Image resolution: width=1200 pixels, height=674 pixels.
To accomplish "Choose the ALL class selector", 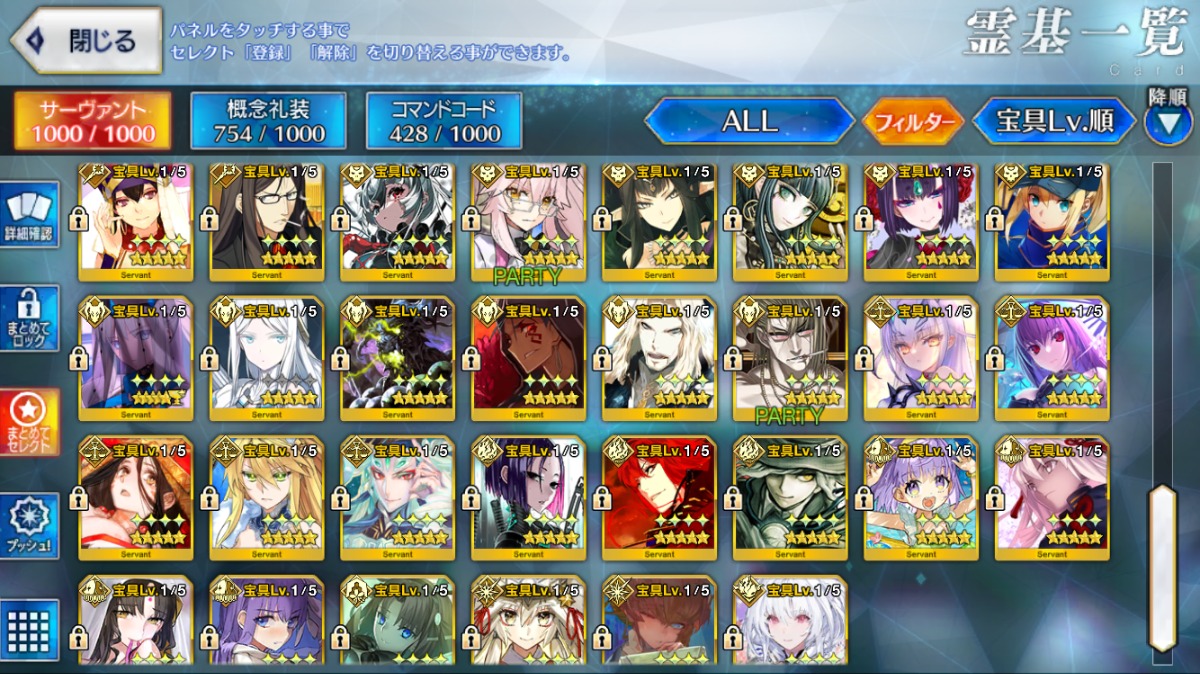I will [x=749, y=121].
